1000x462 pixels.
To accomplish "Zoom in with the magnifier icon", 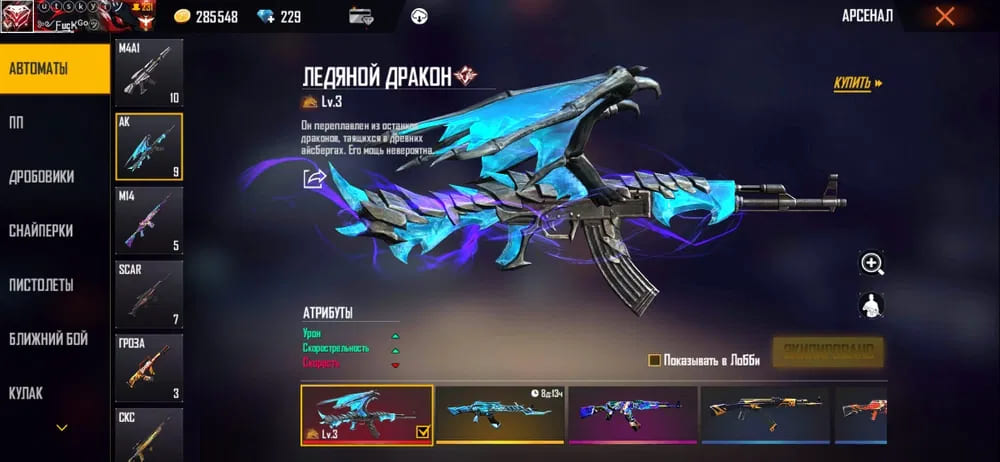I will pyautogui.click(x=872, y=264).
